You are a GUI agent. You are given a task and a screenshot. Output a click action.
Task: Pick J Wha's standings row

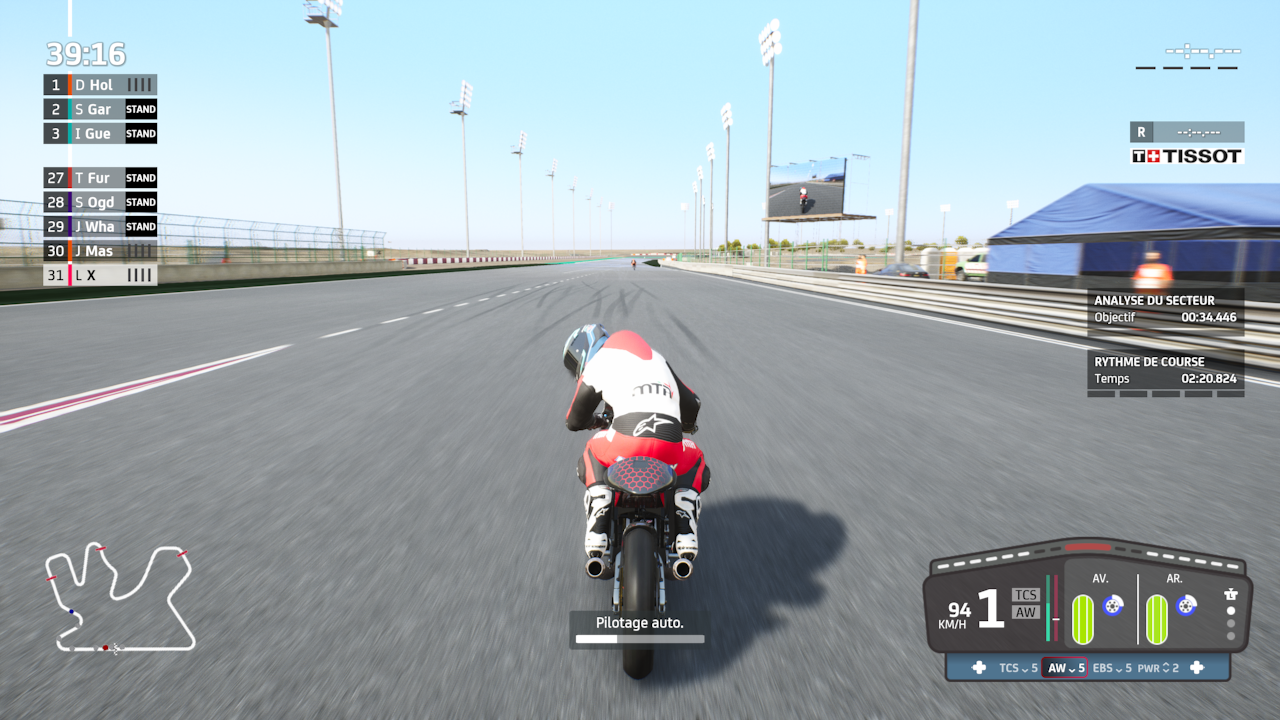point(100,226)
